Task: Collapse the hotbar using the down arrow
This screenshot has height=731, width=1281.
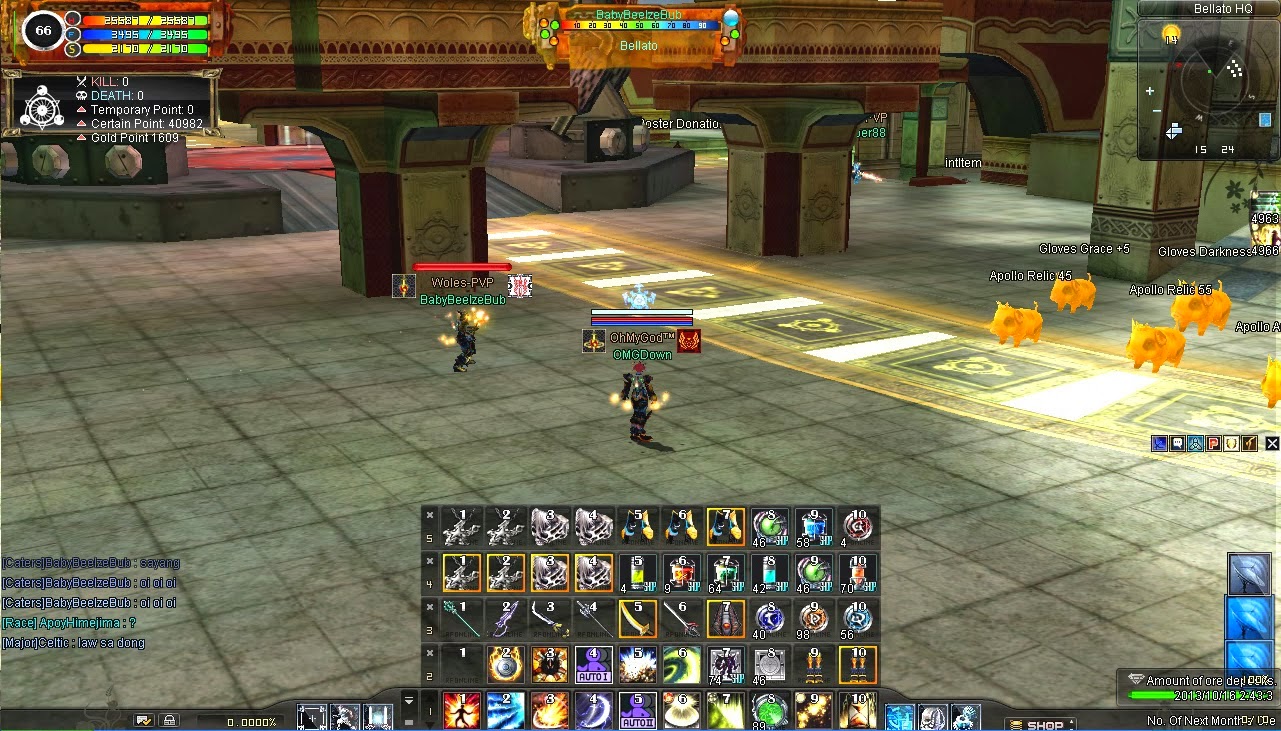Action: pos(430,724)
